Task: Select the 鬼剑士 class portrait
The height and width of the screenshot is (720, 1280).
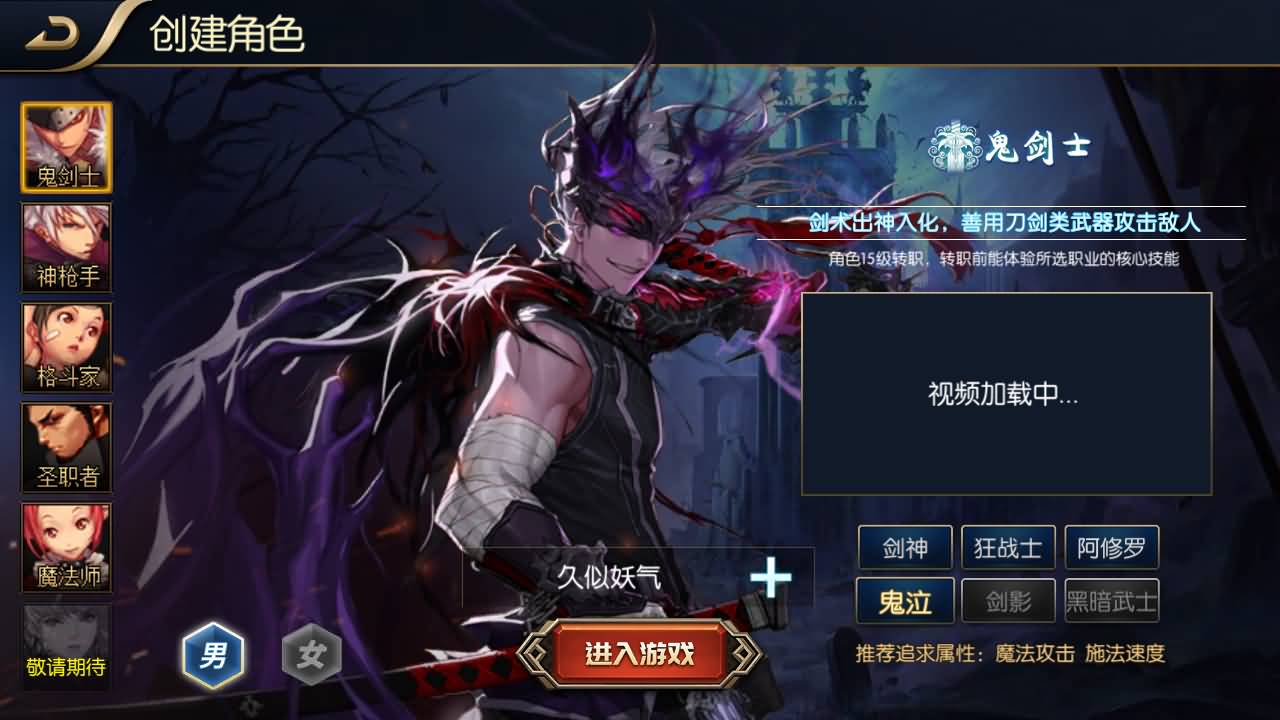Action: pyautogui.click(x=66, y=145)
